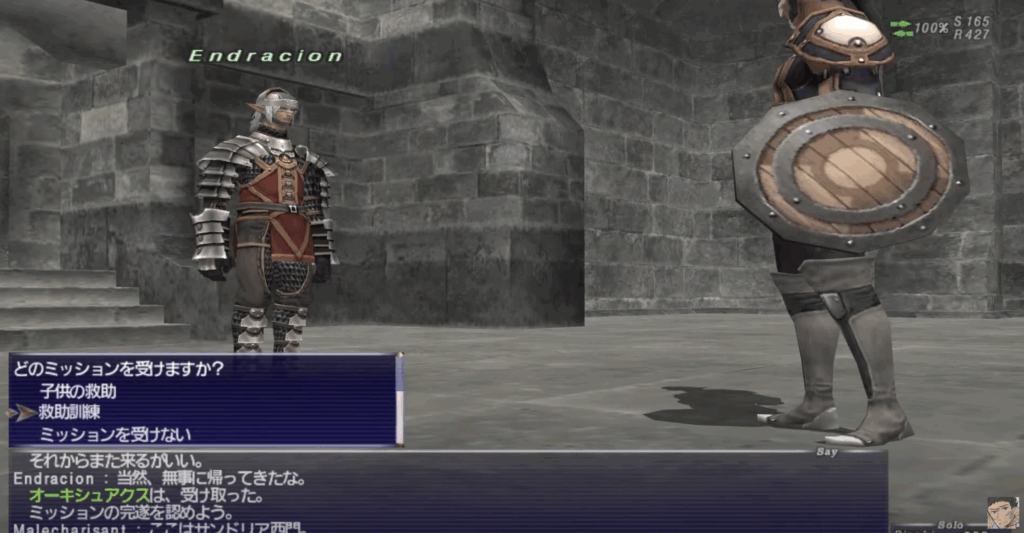This screenshot has width=1024, height=533.
Task: Click the Say chat mode label
Action: click(824, 452)
